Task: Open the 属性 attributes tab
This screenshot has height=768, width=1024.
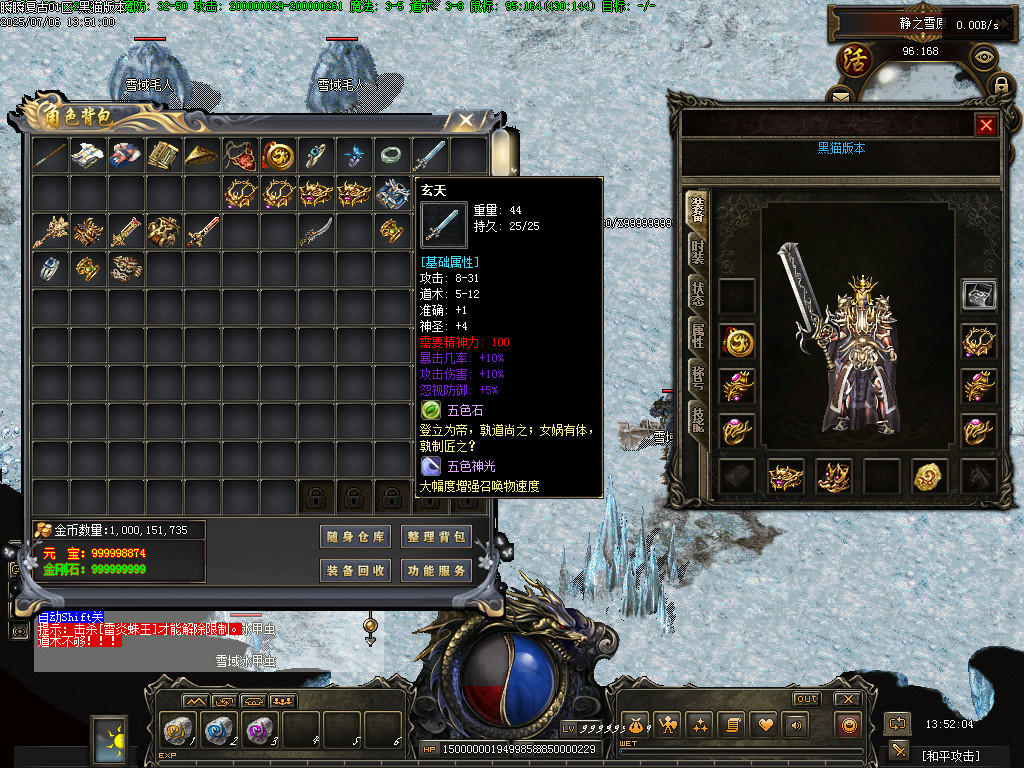Action: pos(697,336)
